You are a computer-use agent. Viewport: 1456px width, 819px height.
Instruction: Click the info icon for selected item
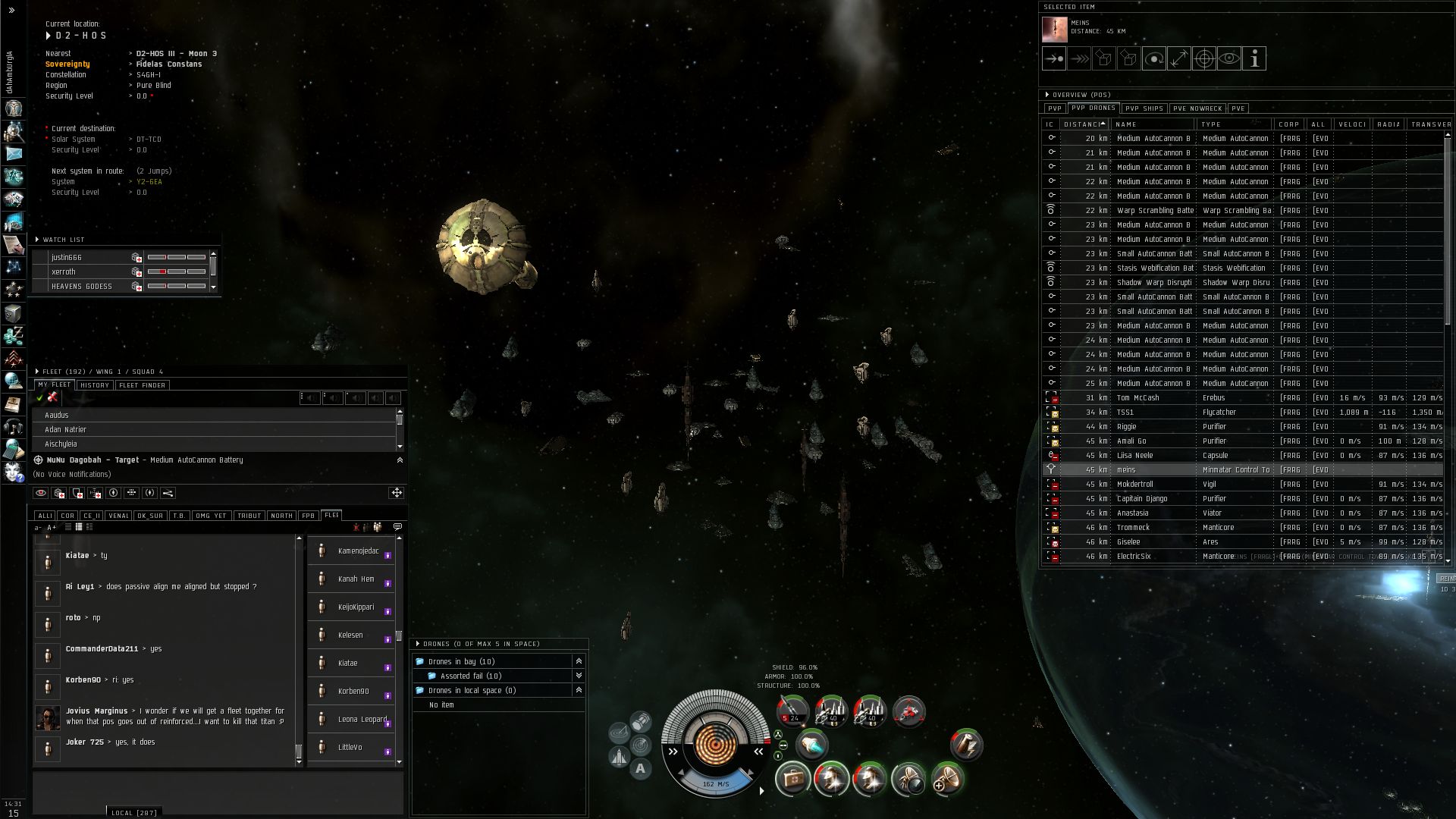(1254, 58)
